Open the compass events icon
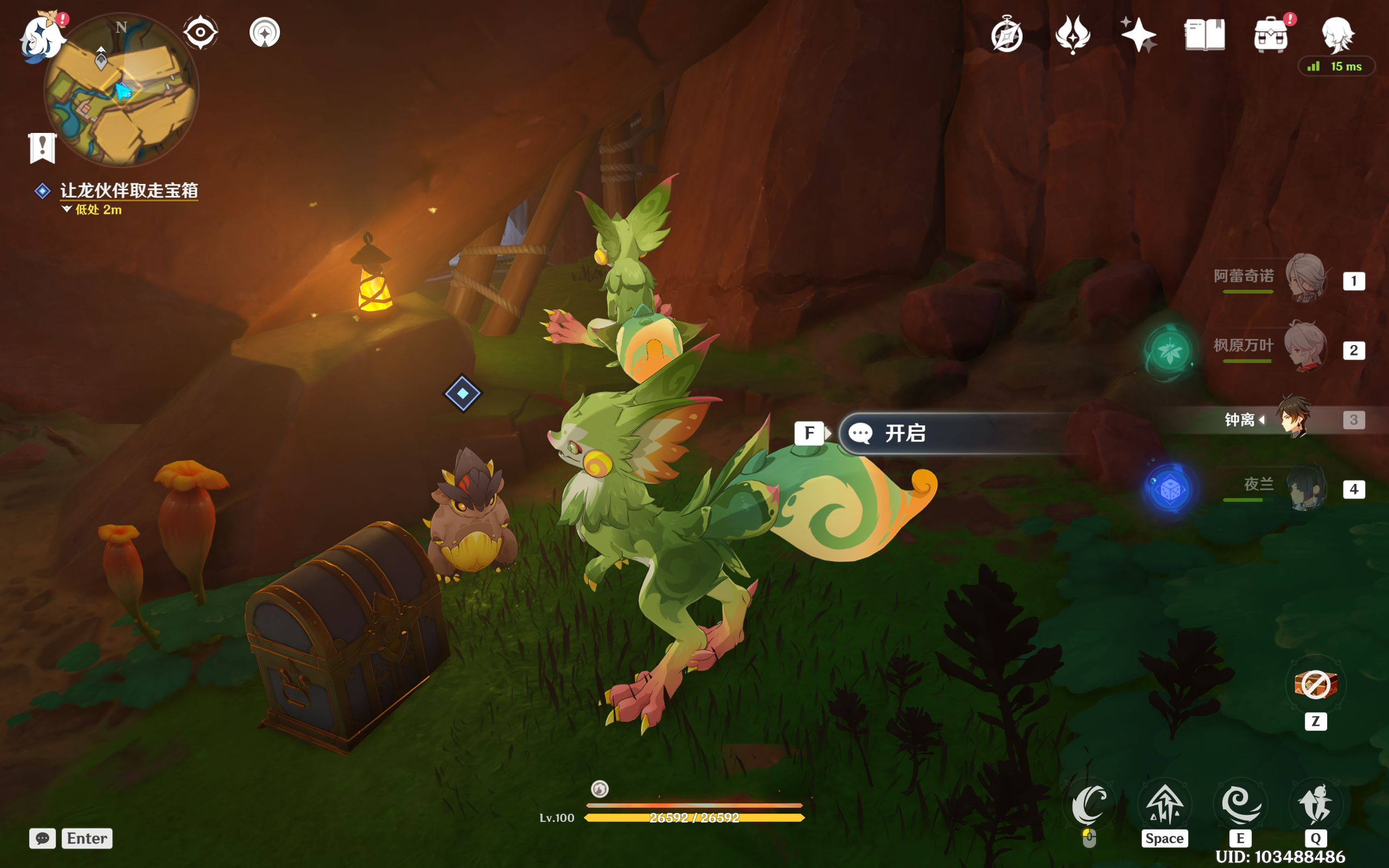The image size is (1389, 868). pyautogui.click(x=1006, y=35)
